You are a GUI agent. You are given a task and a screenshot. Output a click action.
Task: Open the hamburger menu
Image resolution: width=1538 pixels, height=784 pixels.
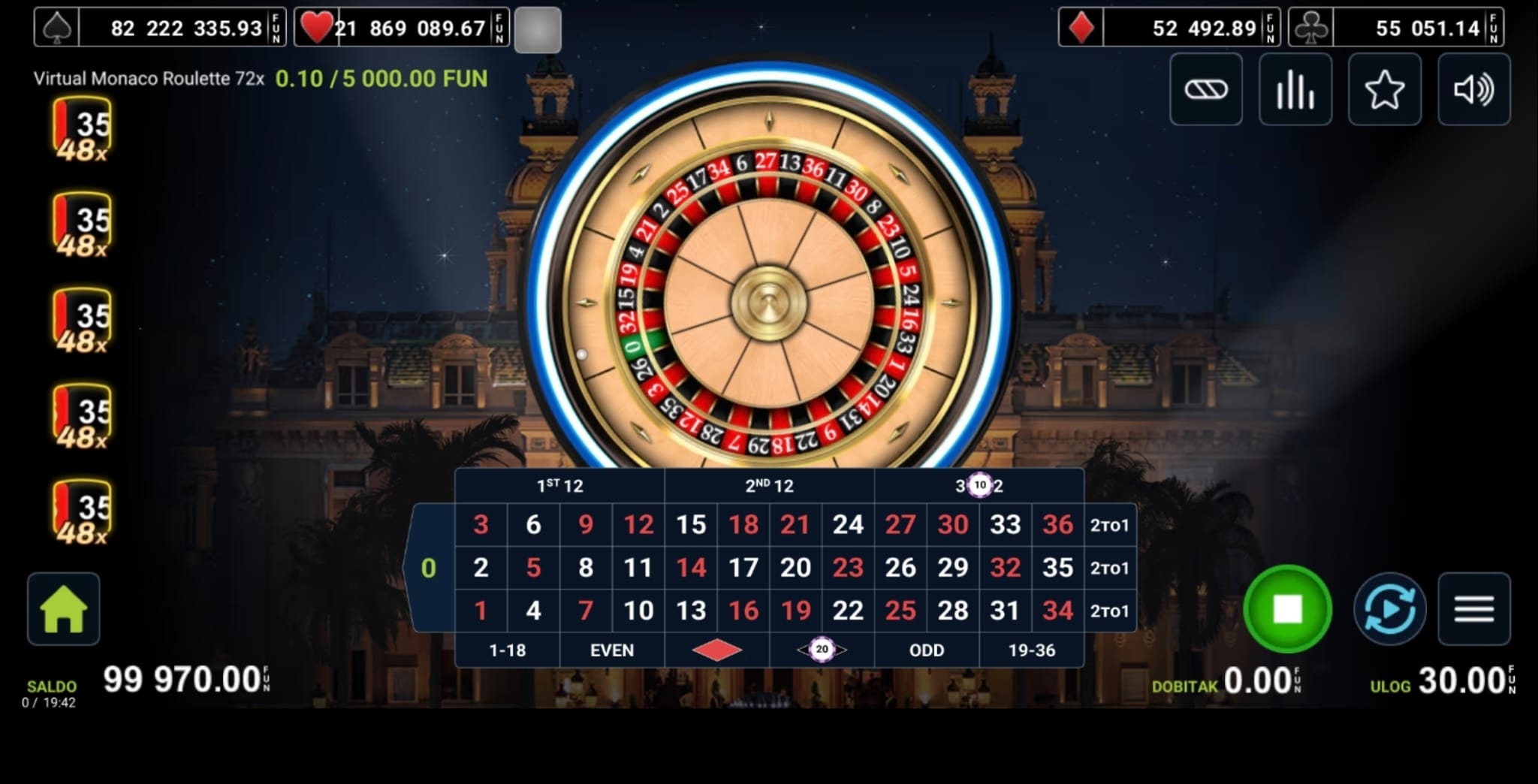(1473, 609)
